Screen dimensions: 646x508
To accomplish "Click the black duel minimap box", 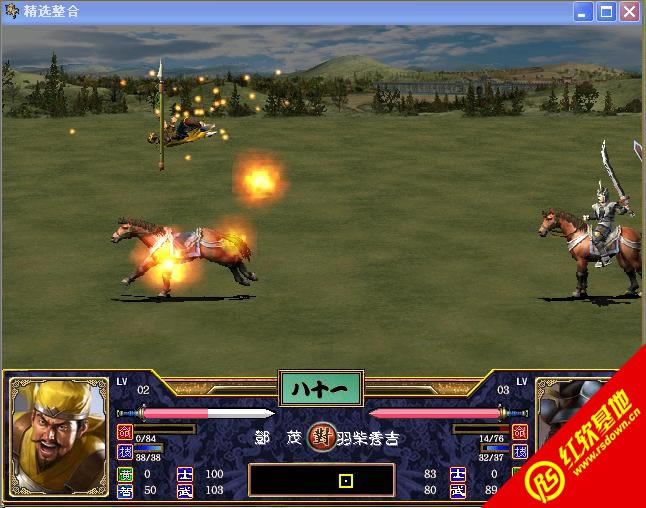I will click(x=321, y=480).
